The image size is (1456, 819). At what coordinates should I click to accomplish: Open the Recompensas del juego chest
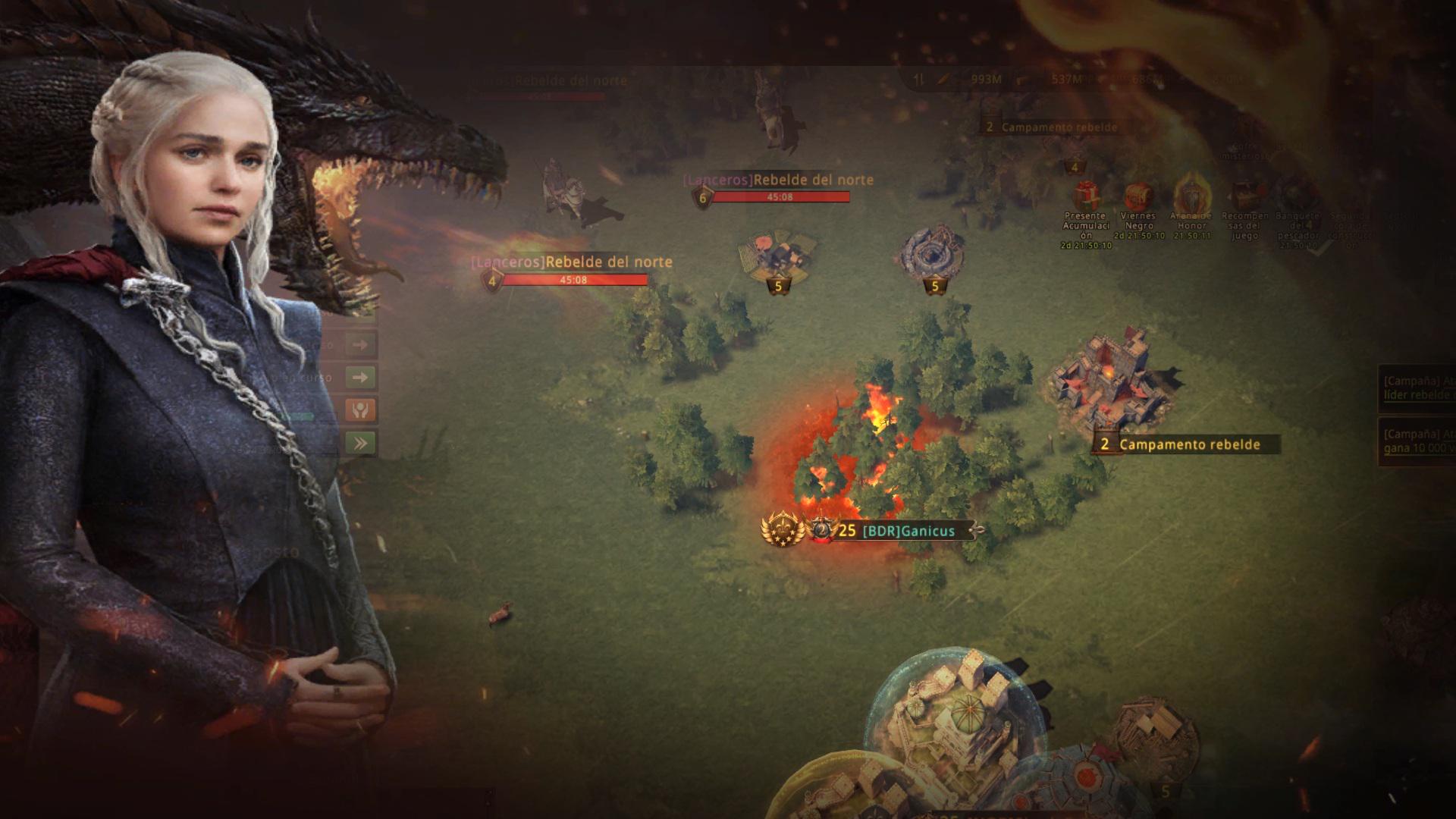pos(1245,197)
